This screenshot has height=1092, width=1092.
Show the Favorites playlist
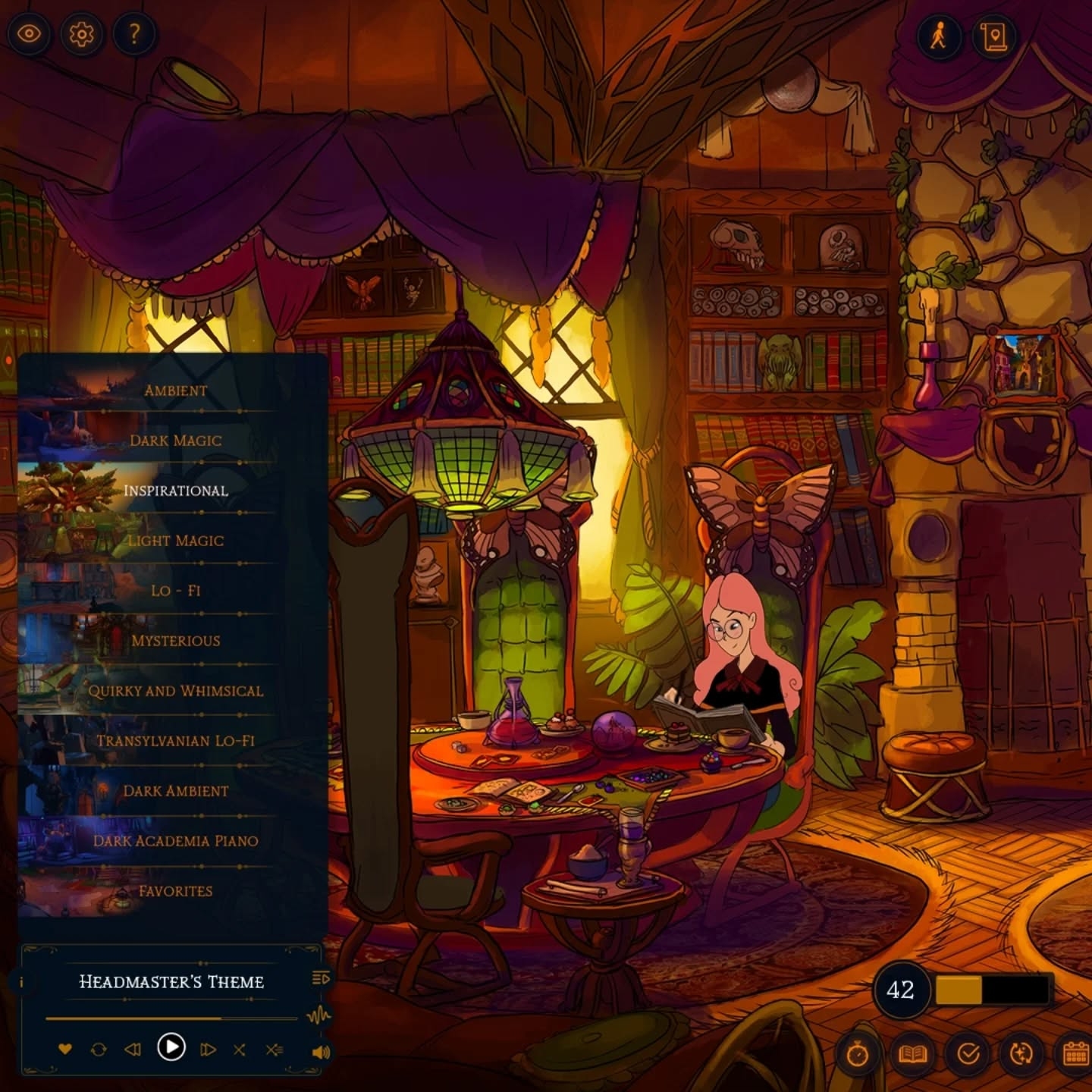click(175, 891)
